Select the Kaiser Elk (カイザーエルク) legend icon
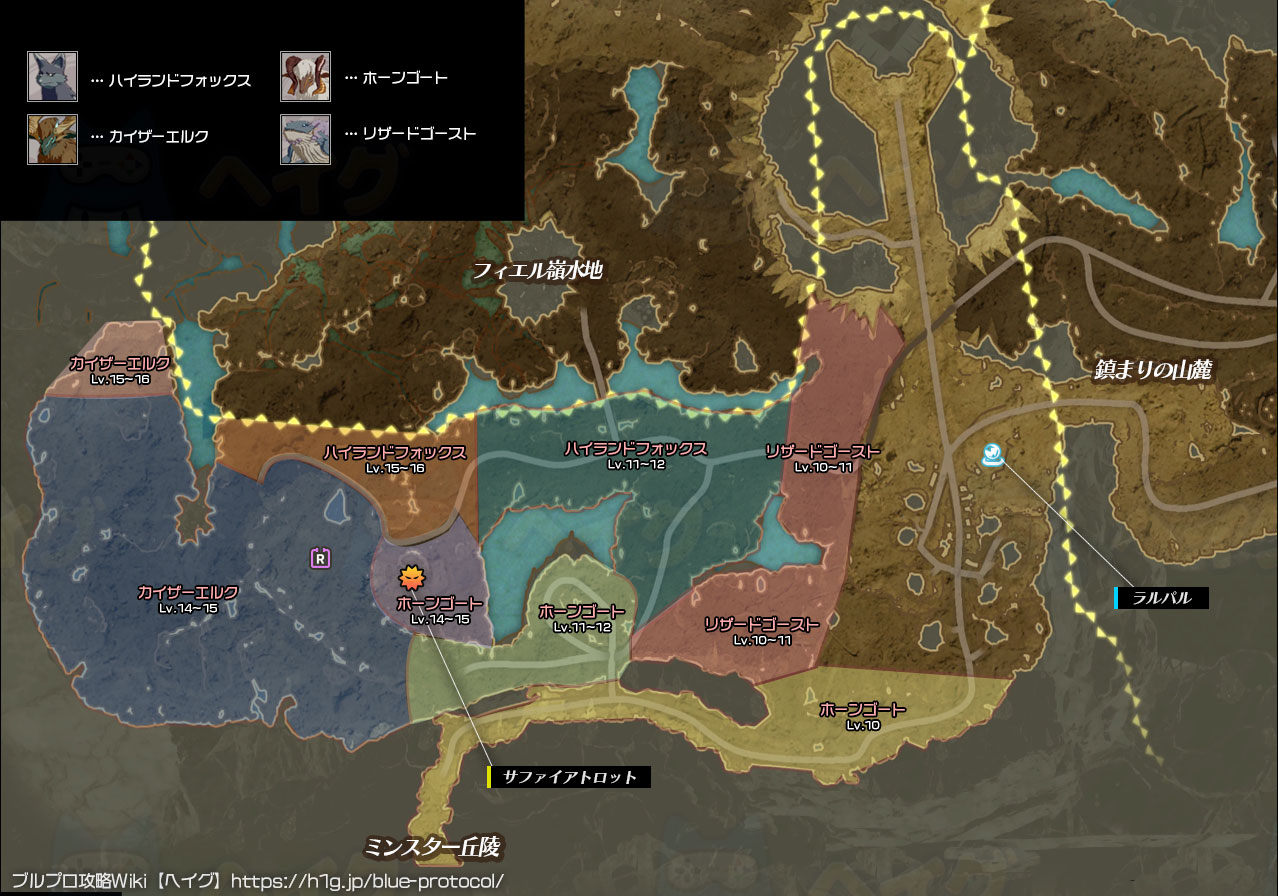1278x896 pixels. (x=52, y=138)
